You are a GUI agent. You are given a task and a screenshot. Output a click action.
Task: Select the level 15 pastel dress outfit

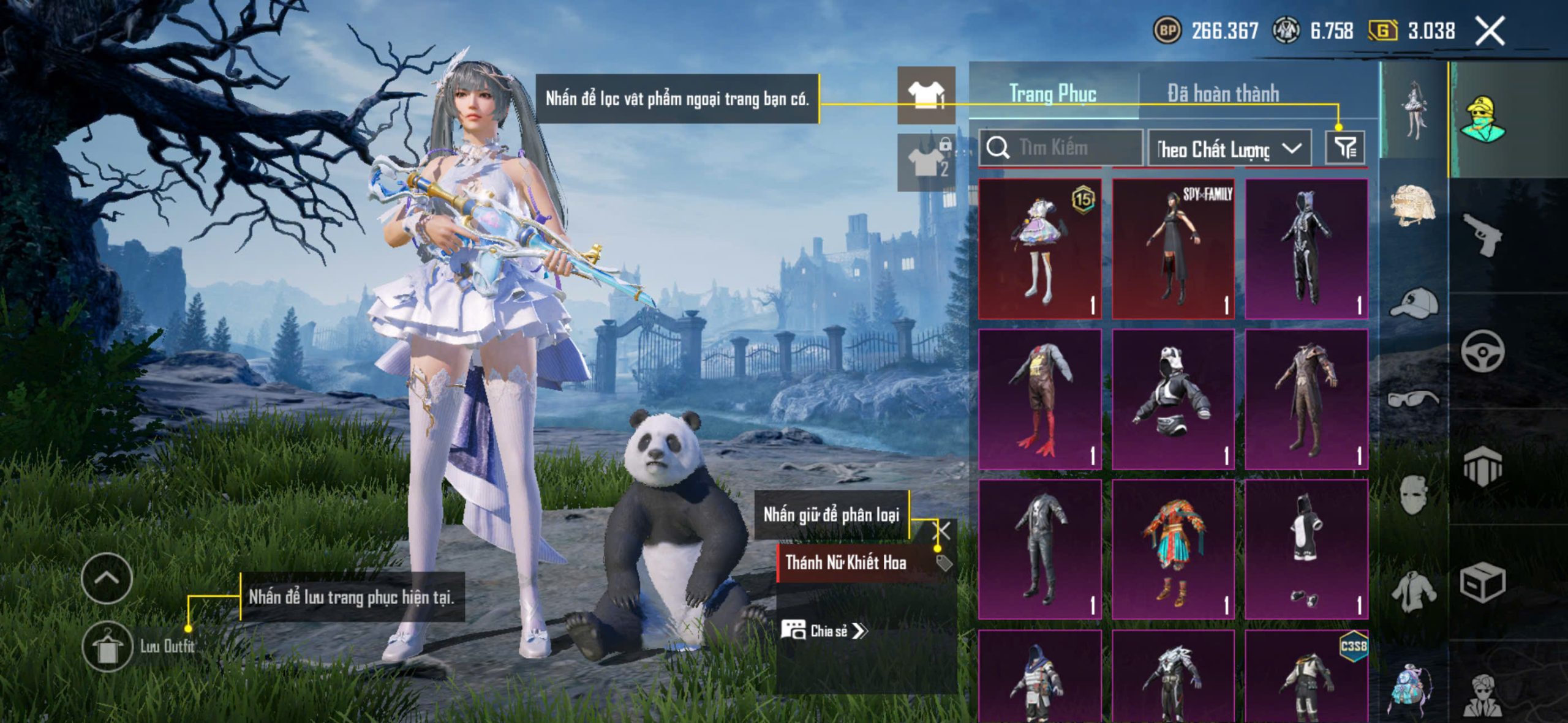click(1039, 249)
